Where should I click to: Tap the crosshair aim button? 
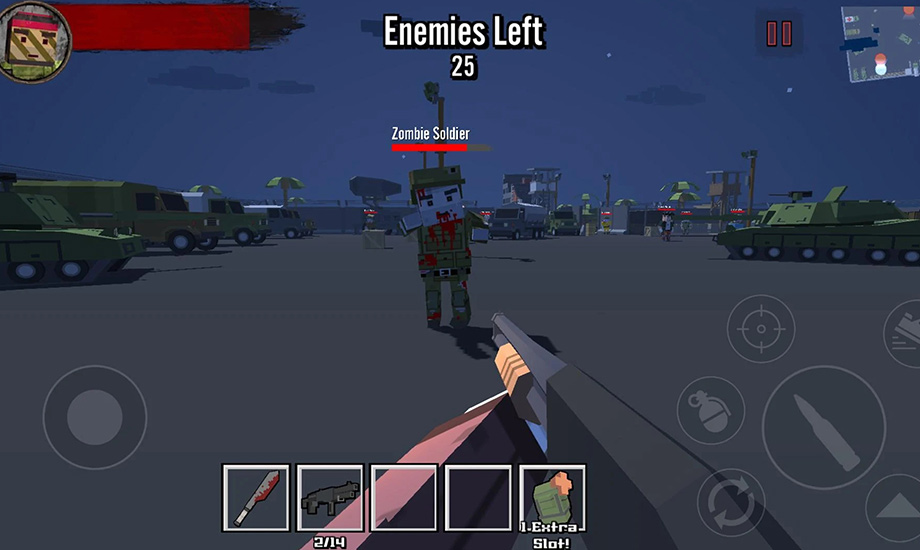coord(760,329)
